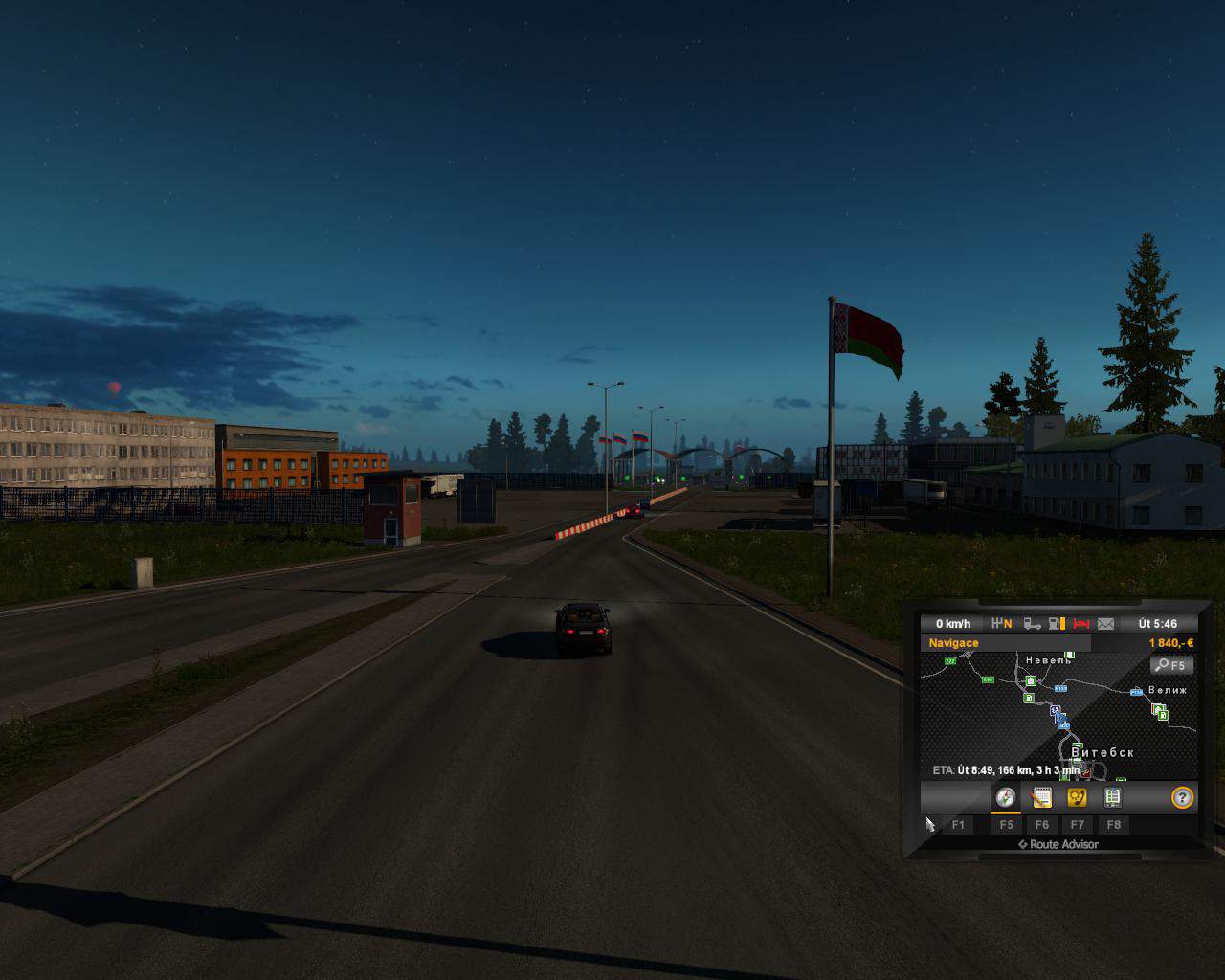Switch to the calendar job info tab
Screen dimensions: 1225x980
pyautogui.click(x=1041, y=797)
